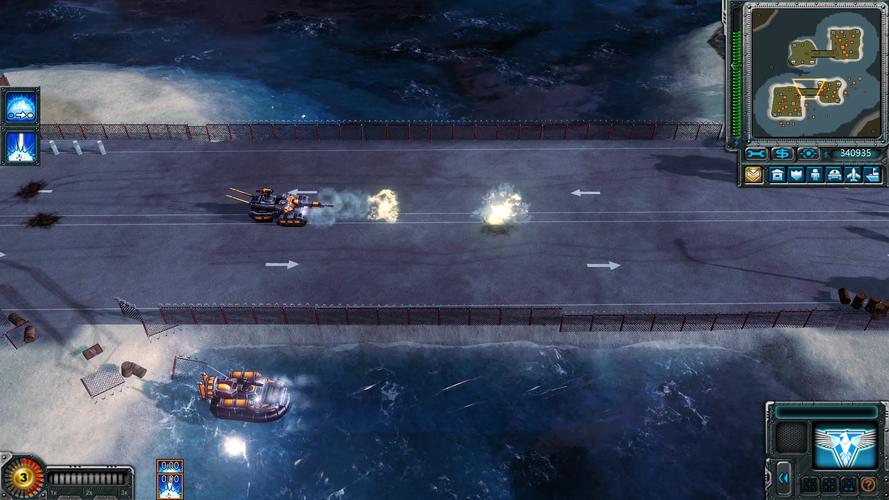Activate the dollar sign sell button
The width and height of the screenshot is (889, 500).
point(782,154)
